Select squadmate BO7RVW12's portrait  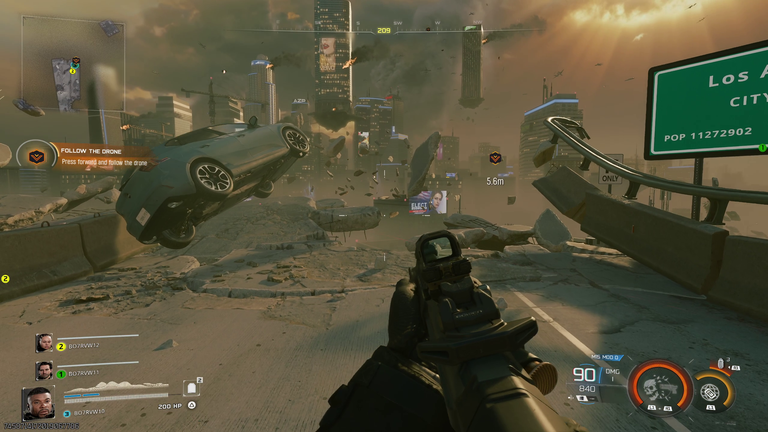44,343
